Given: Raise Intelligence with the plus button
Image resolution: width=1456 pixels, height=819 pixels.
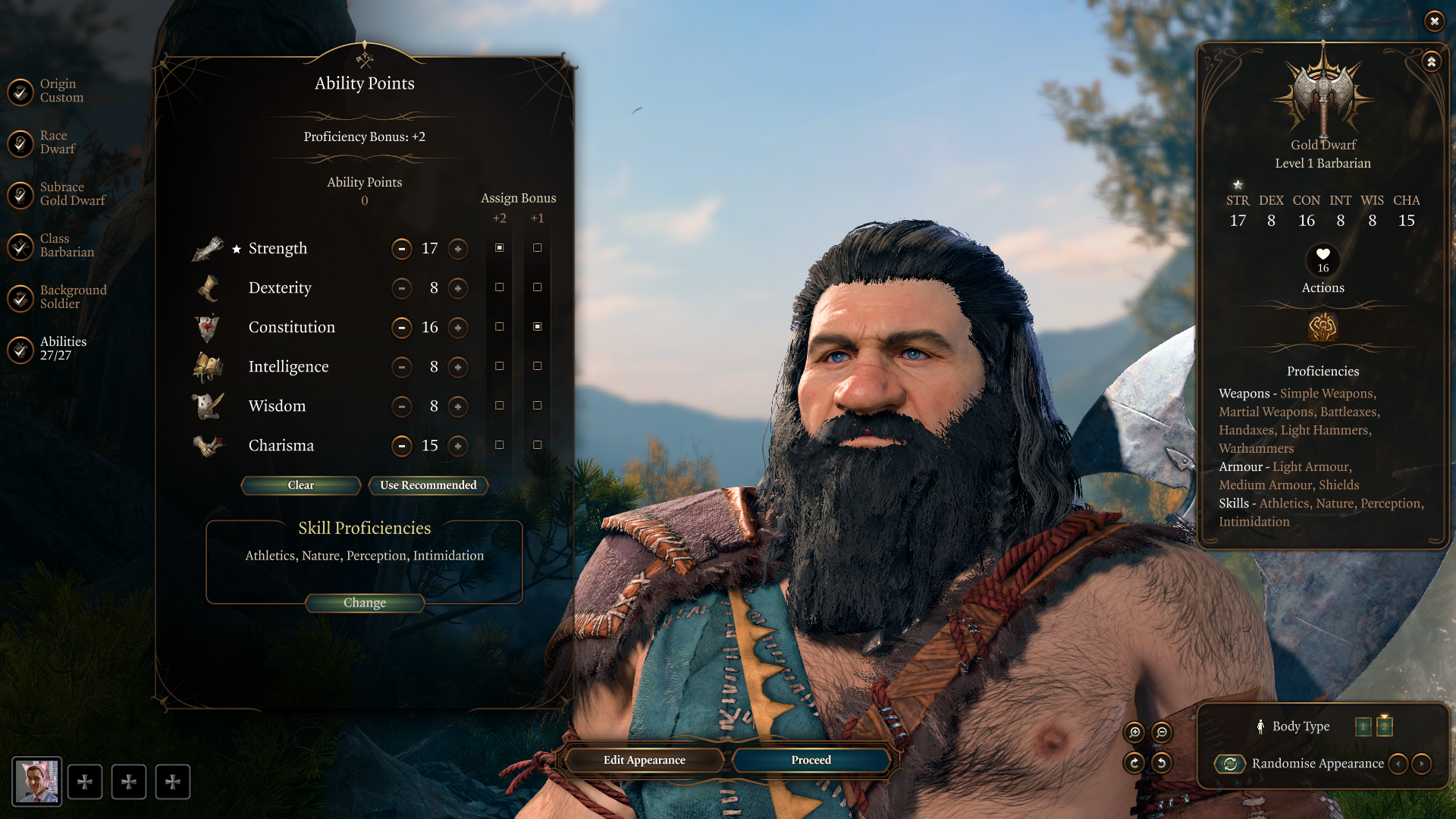Looking at the screenshot, I should click(x=458, y=367).
